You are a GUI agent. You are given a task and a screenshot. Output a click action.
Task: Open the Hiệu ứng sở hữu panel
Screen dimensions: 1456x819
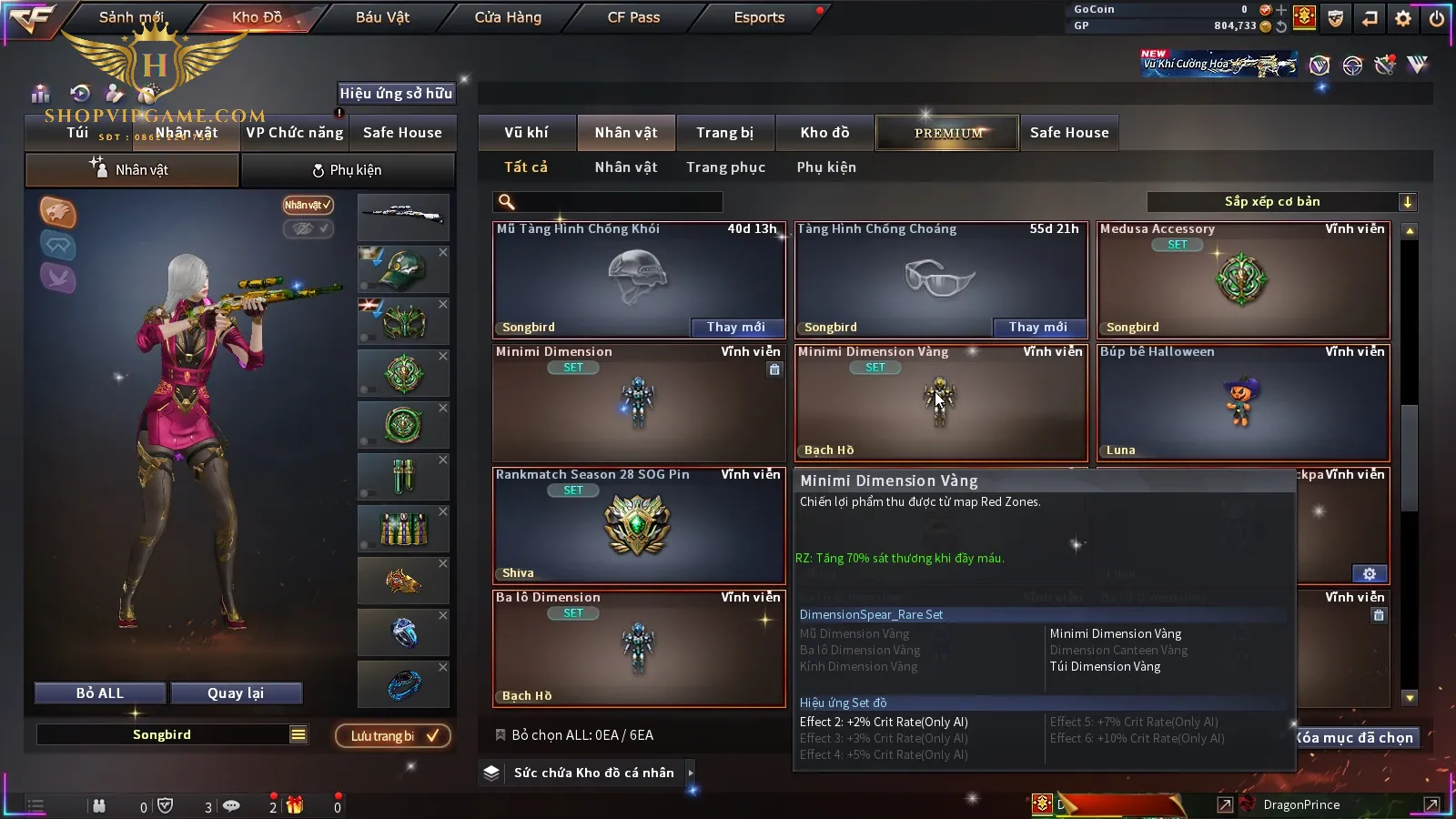click(395, 93)
